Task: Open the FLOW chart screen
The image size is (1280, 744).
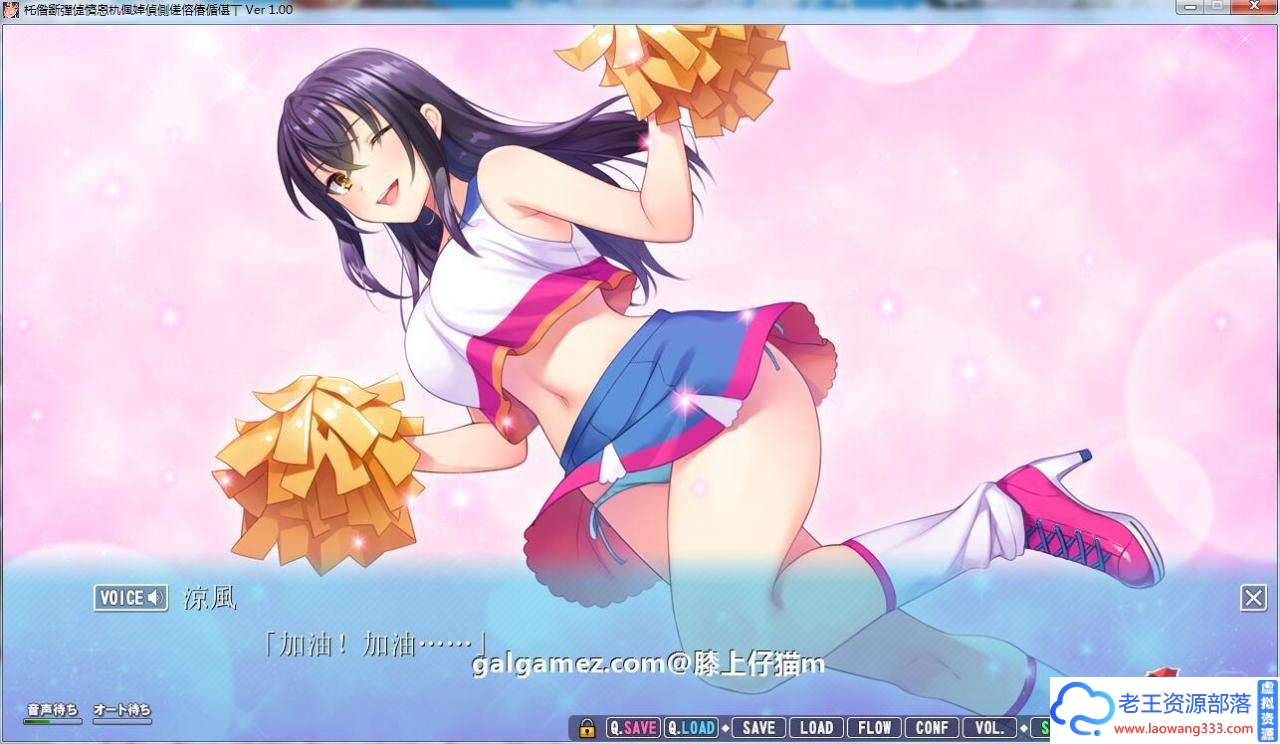Action: [x=874, y=727]
